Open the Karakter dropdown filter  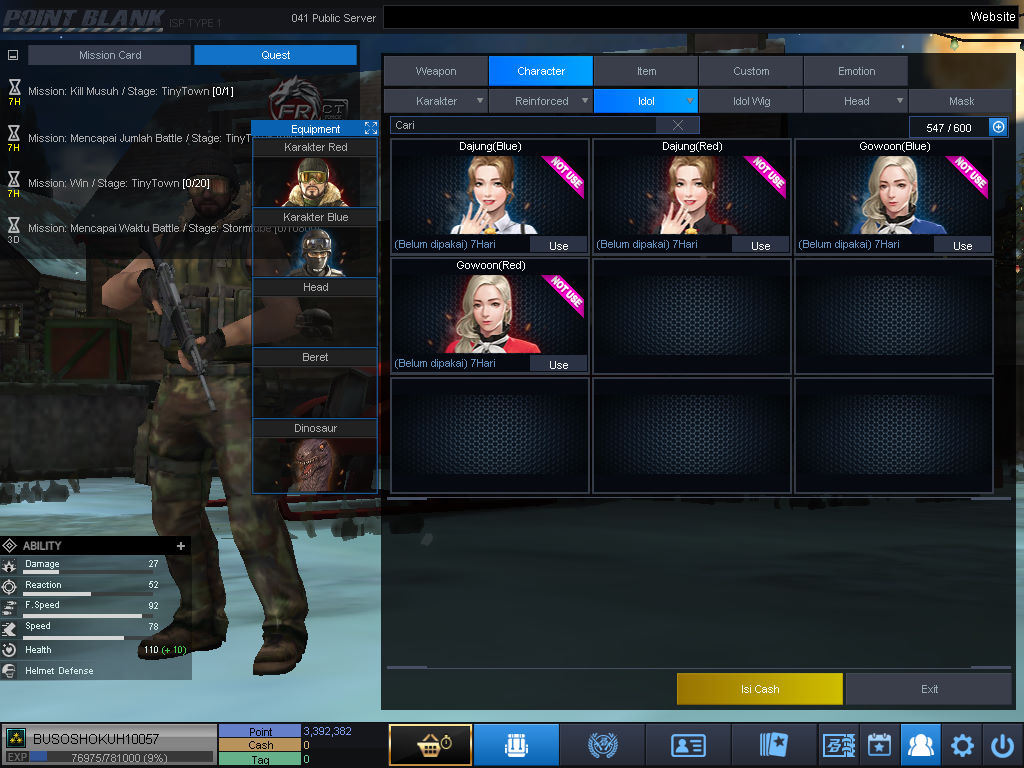[437, 101]
